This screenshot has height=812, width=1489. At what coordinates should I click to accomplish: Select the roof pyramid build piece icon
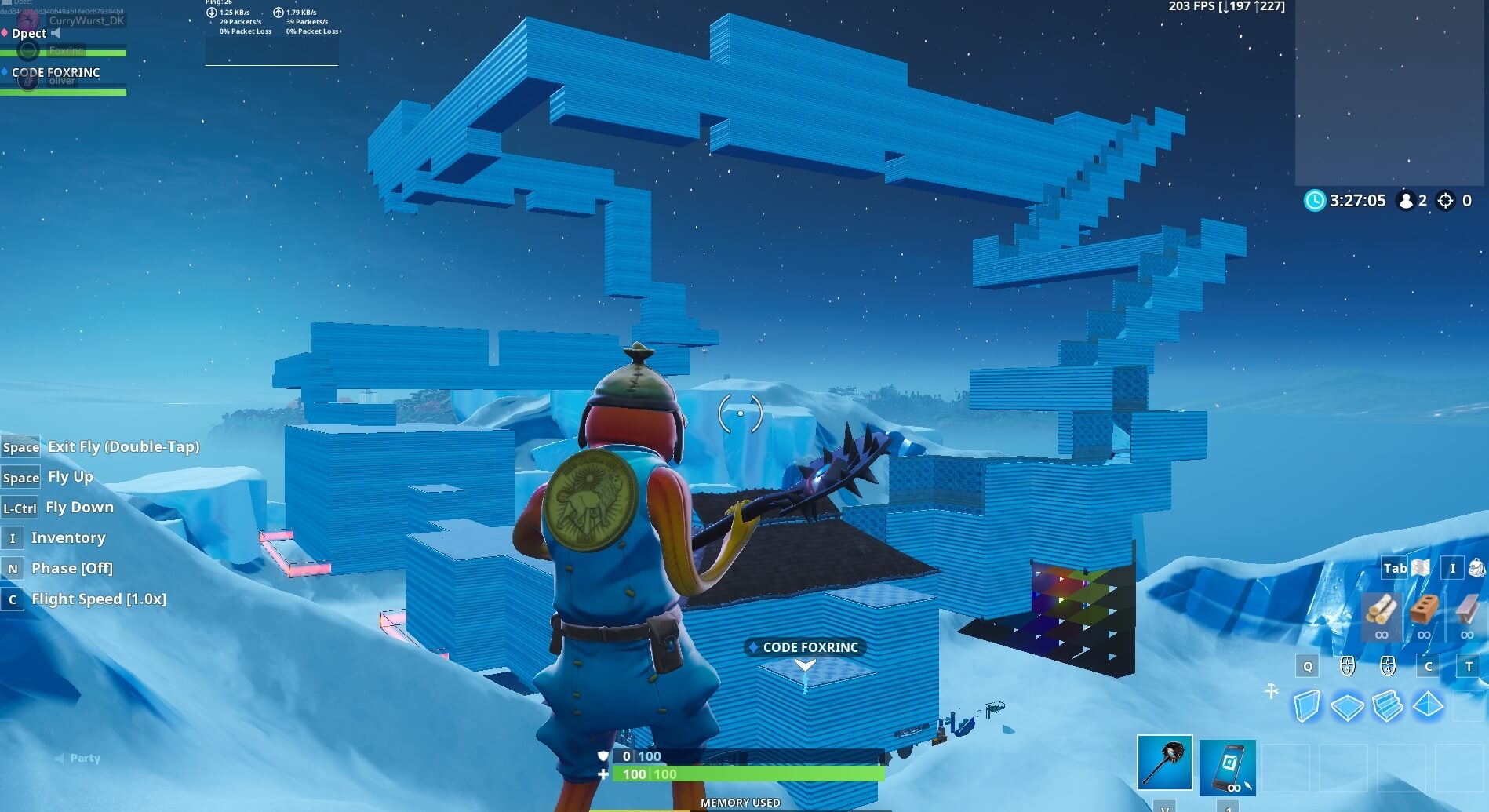1427,705
